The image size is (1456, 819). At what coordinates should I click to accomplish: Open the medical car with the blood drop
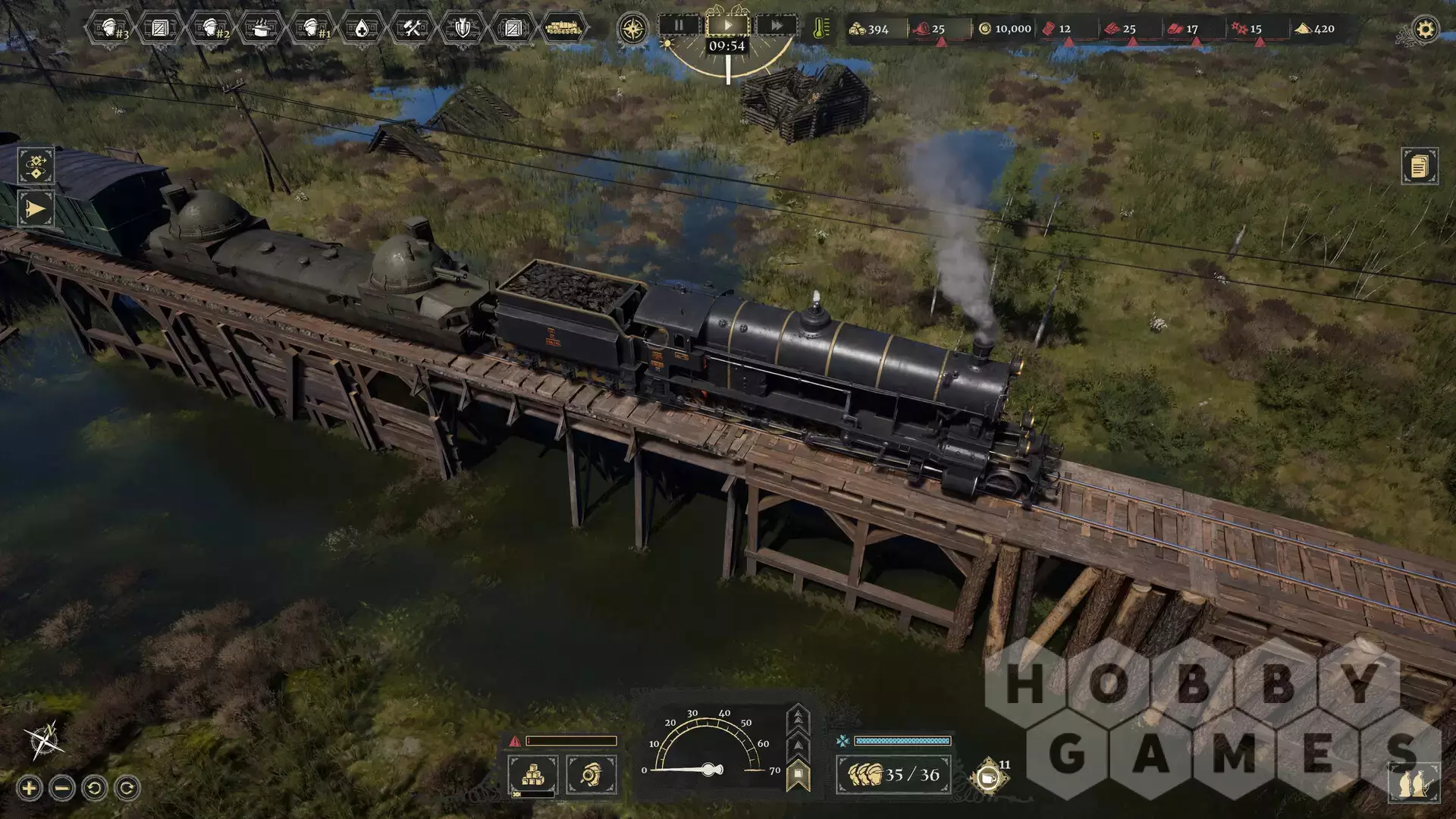click(362, 29)
